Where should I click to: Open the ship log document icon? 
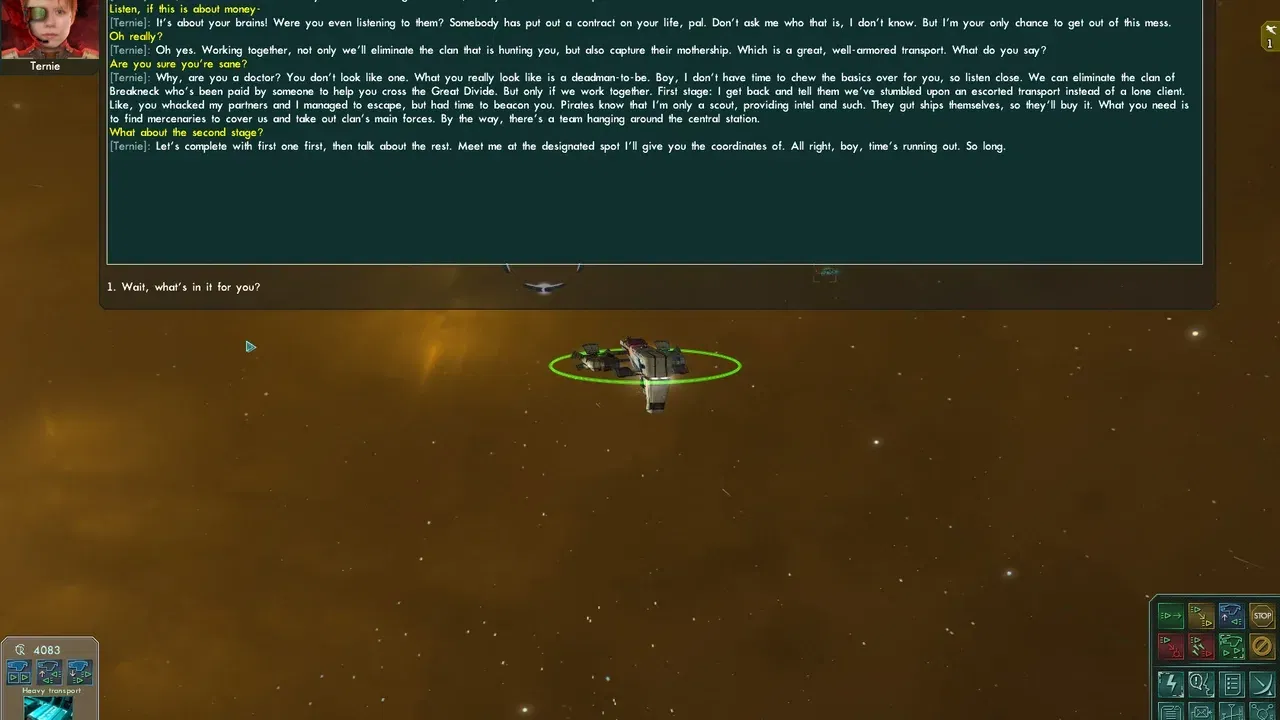tap(1170, 712)
